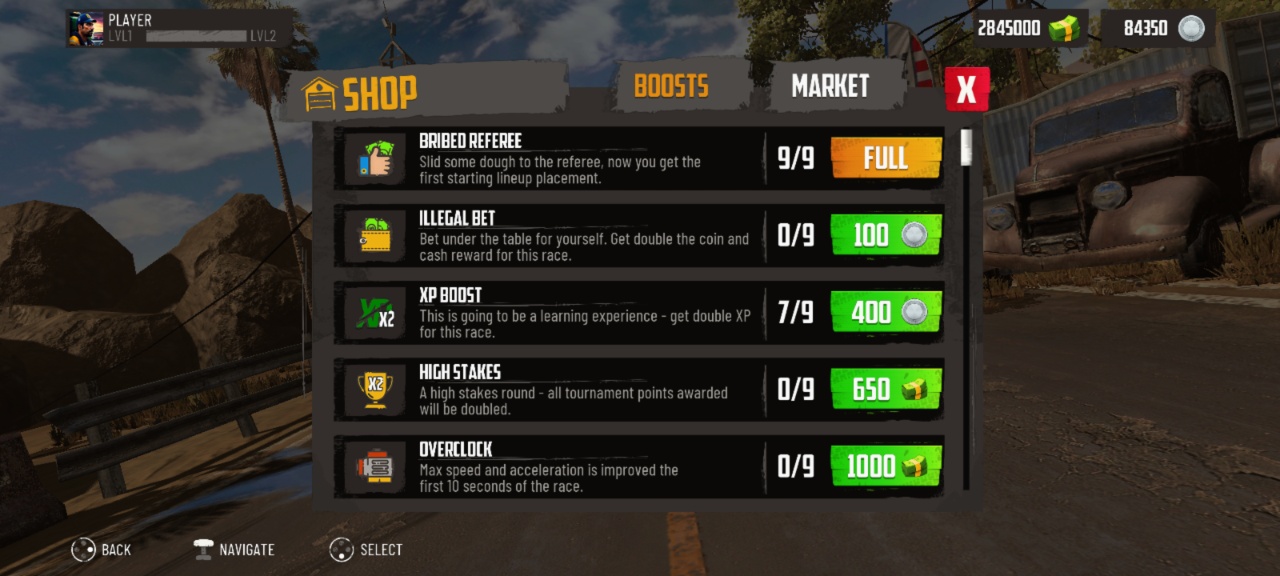This screenshot has width=1280, height=576.
Task: Open the Market tab
Action: 830,87
